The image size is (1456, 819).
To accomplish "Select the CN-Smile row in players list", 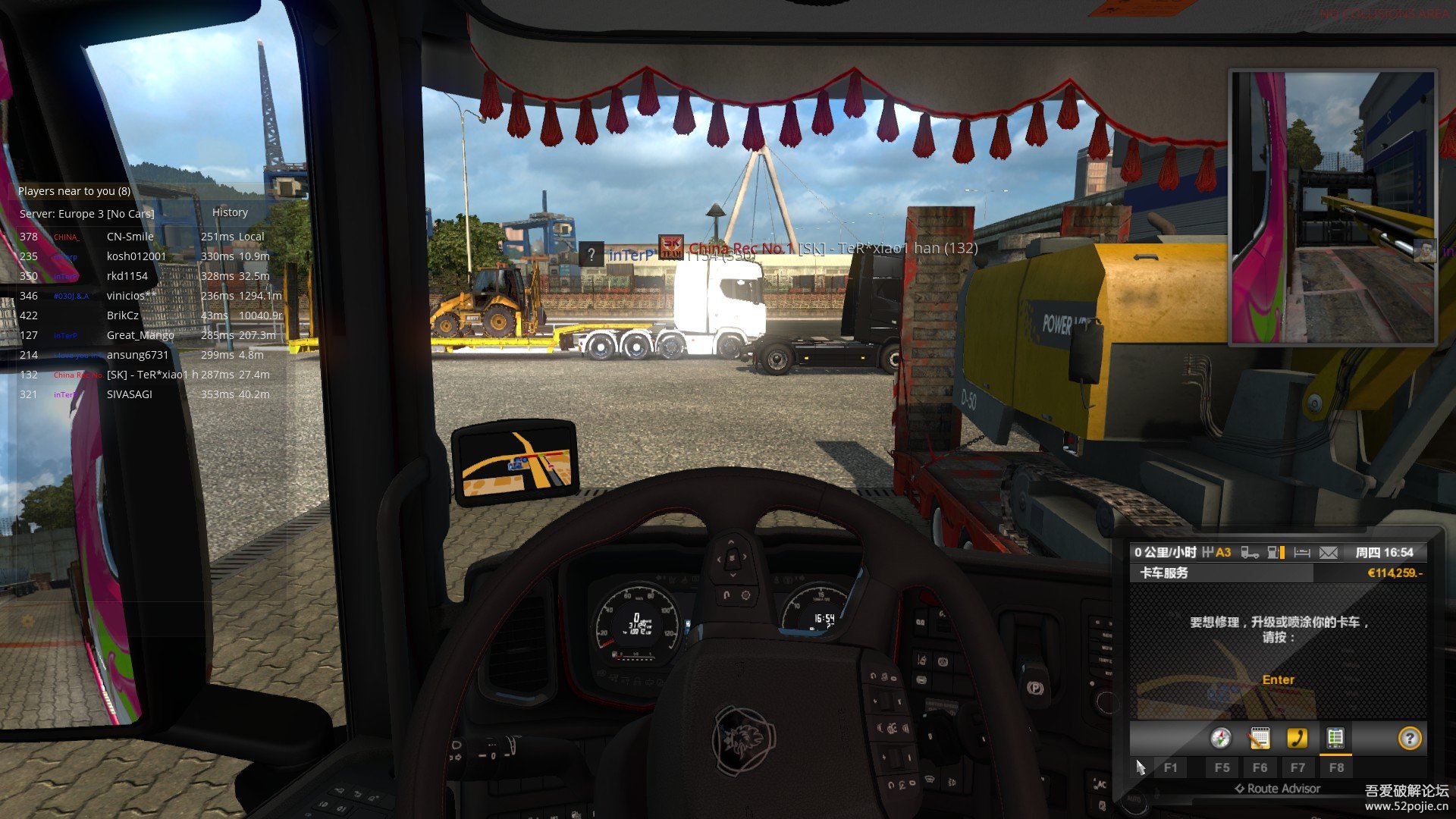I will coord(130,237).
